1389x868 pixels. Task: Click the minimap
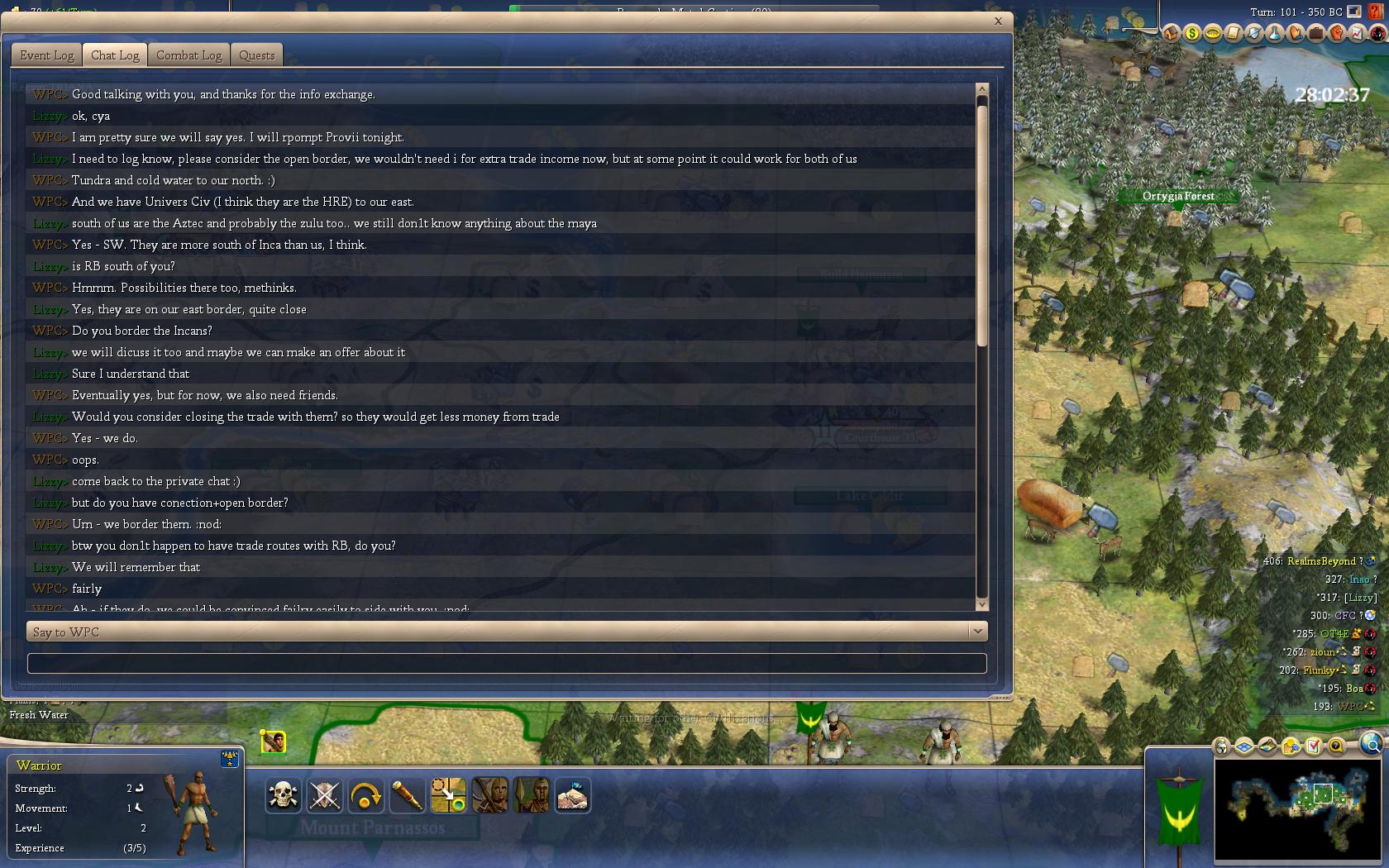pyautogui.click(x=1296, y=799)
